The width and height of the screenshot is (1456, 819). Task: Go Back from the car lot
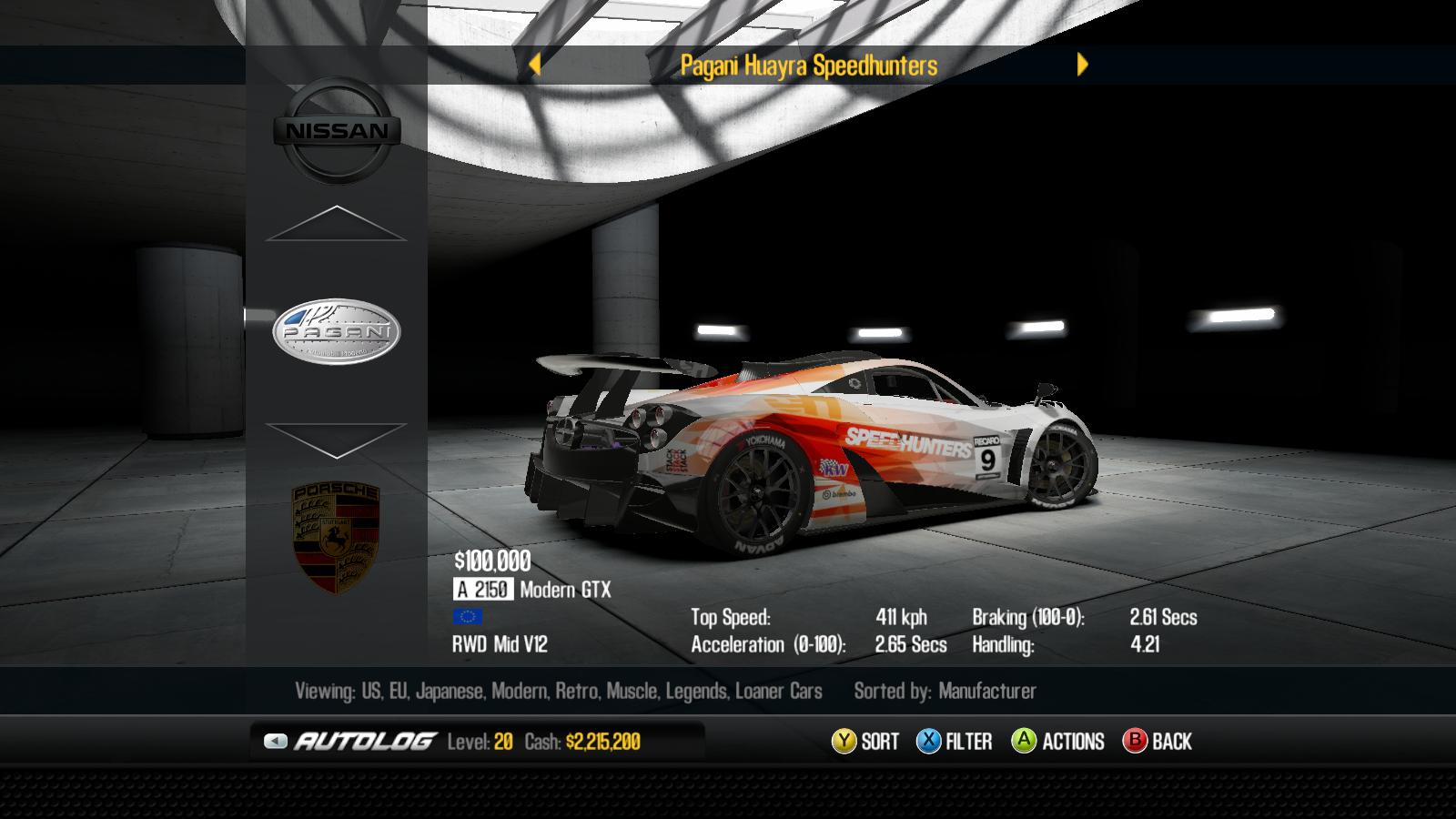(x=1158, y=742)
